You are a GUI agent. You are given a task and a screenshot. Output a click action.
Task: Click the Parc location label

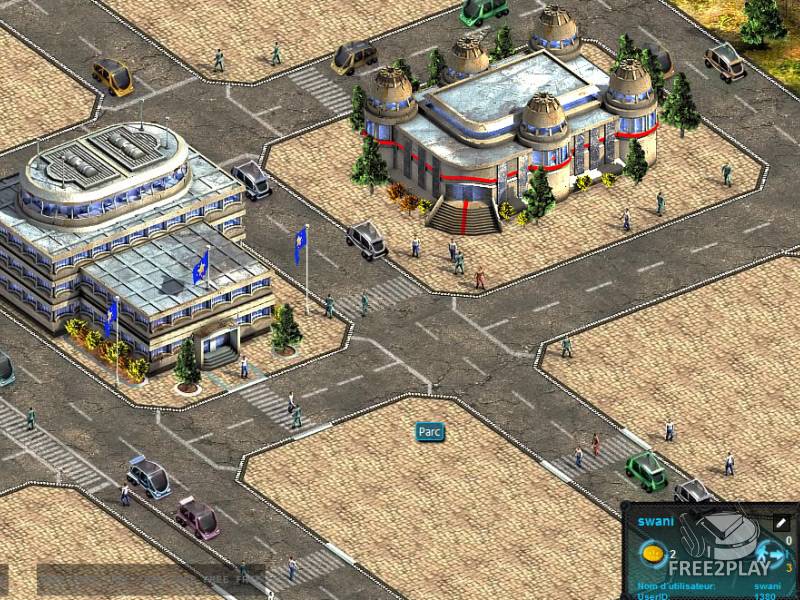(430, 432)
